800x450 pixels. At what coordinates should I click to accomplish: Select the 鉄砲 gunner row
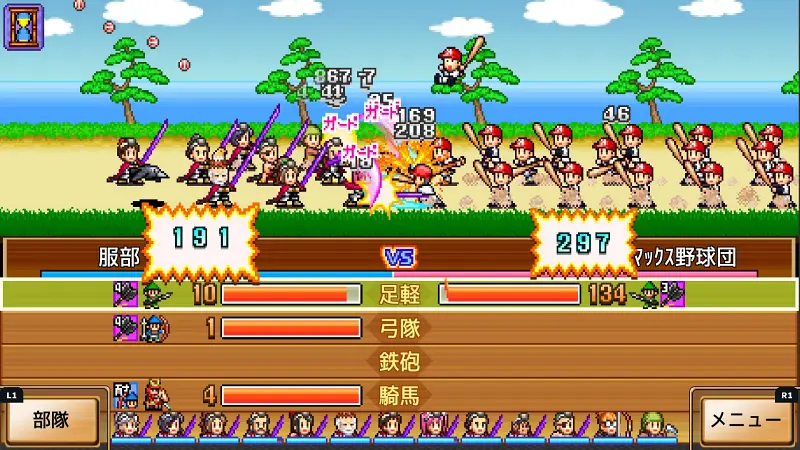click(400, 361)
